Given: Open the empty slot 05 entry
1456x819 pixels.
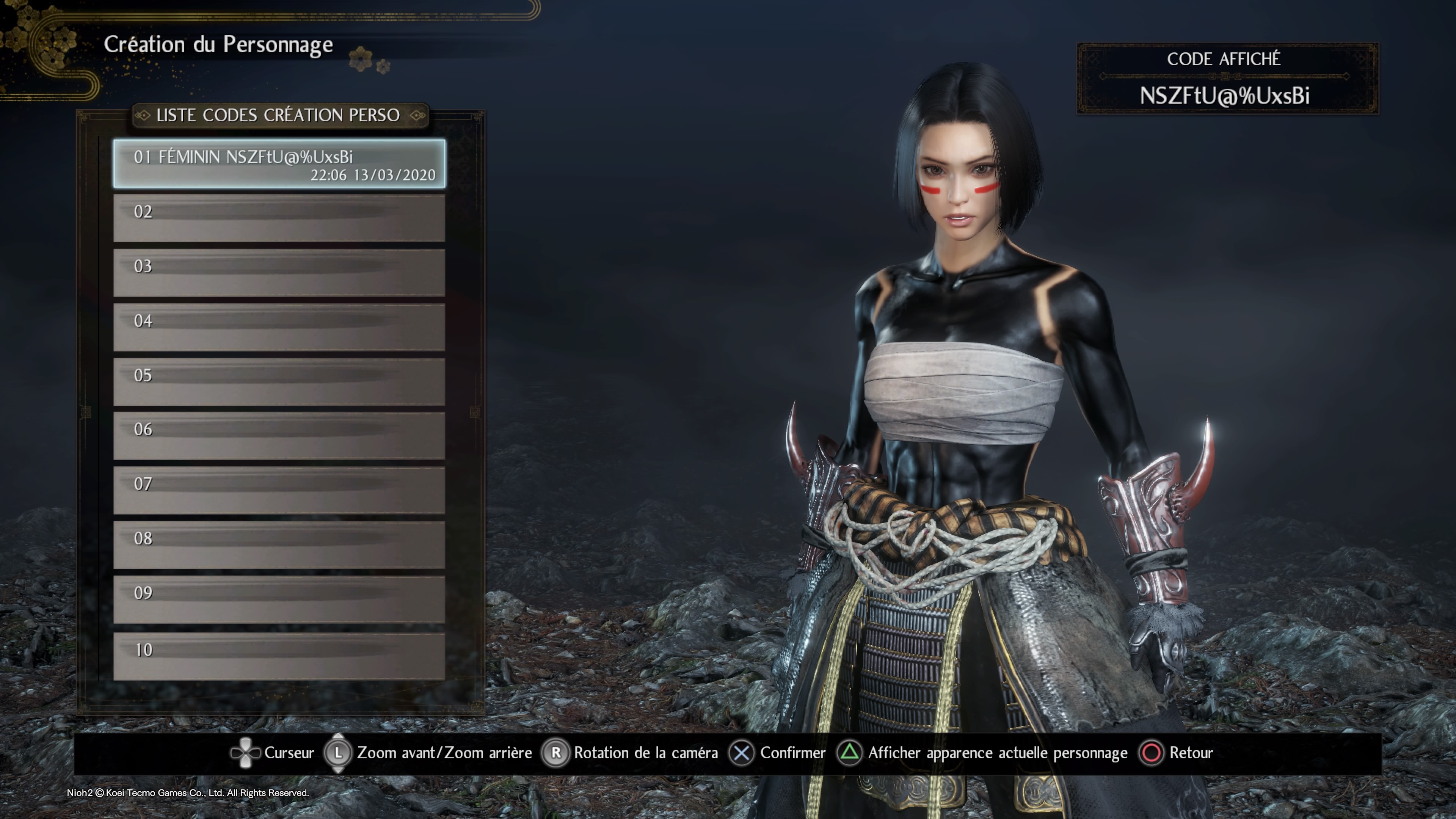Looking at the screenshot, I should coord(279,379).
